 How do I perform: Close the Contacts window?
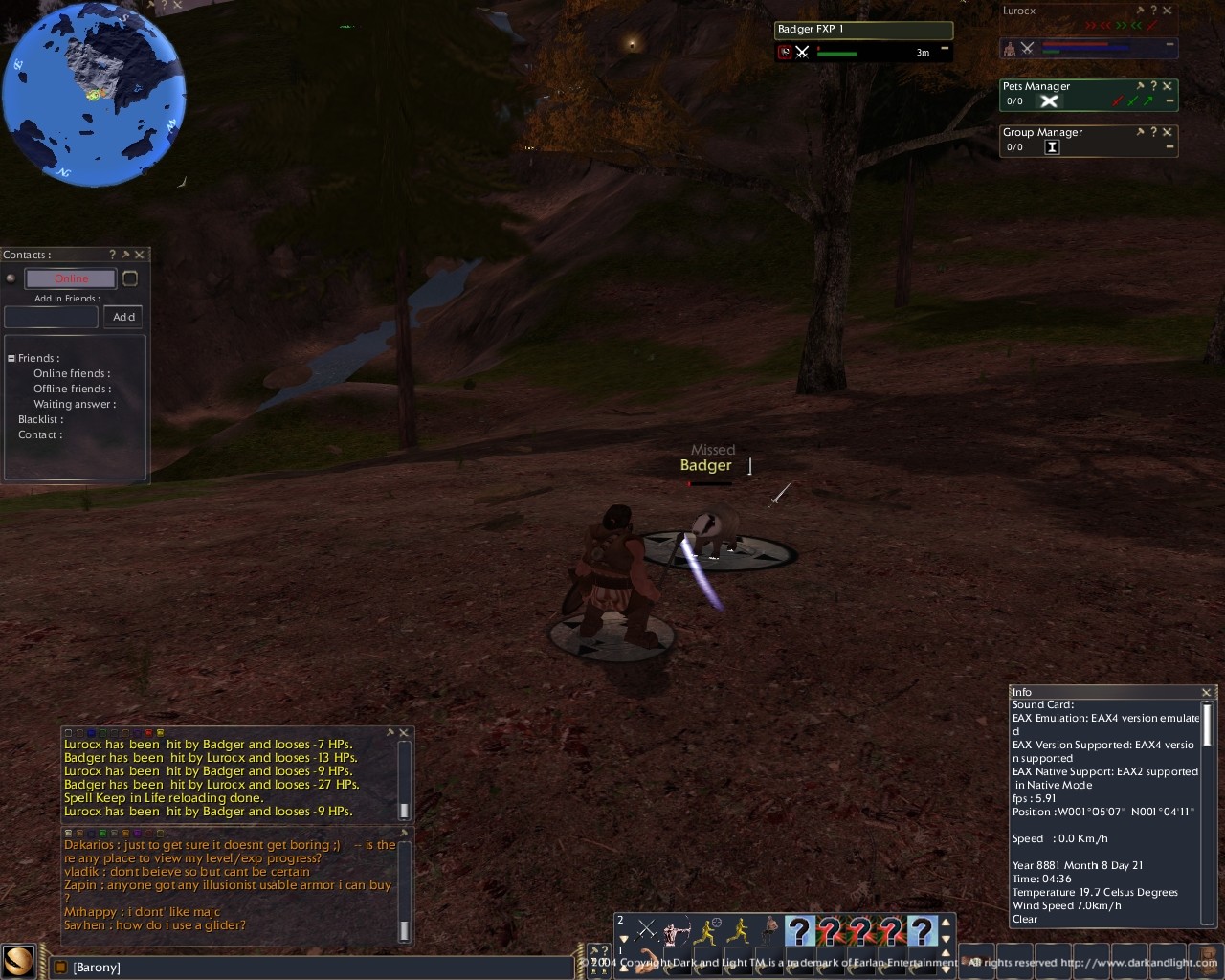[140, 255]
